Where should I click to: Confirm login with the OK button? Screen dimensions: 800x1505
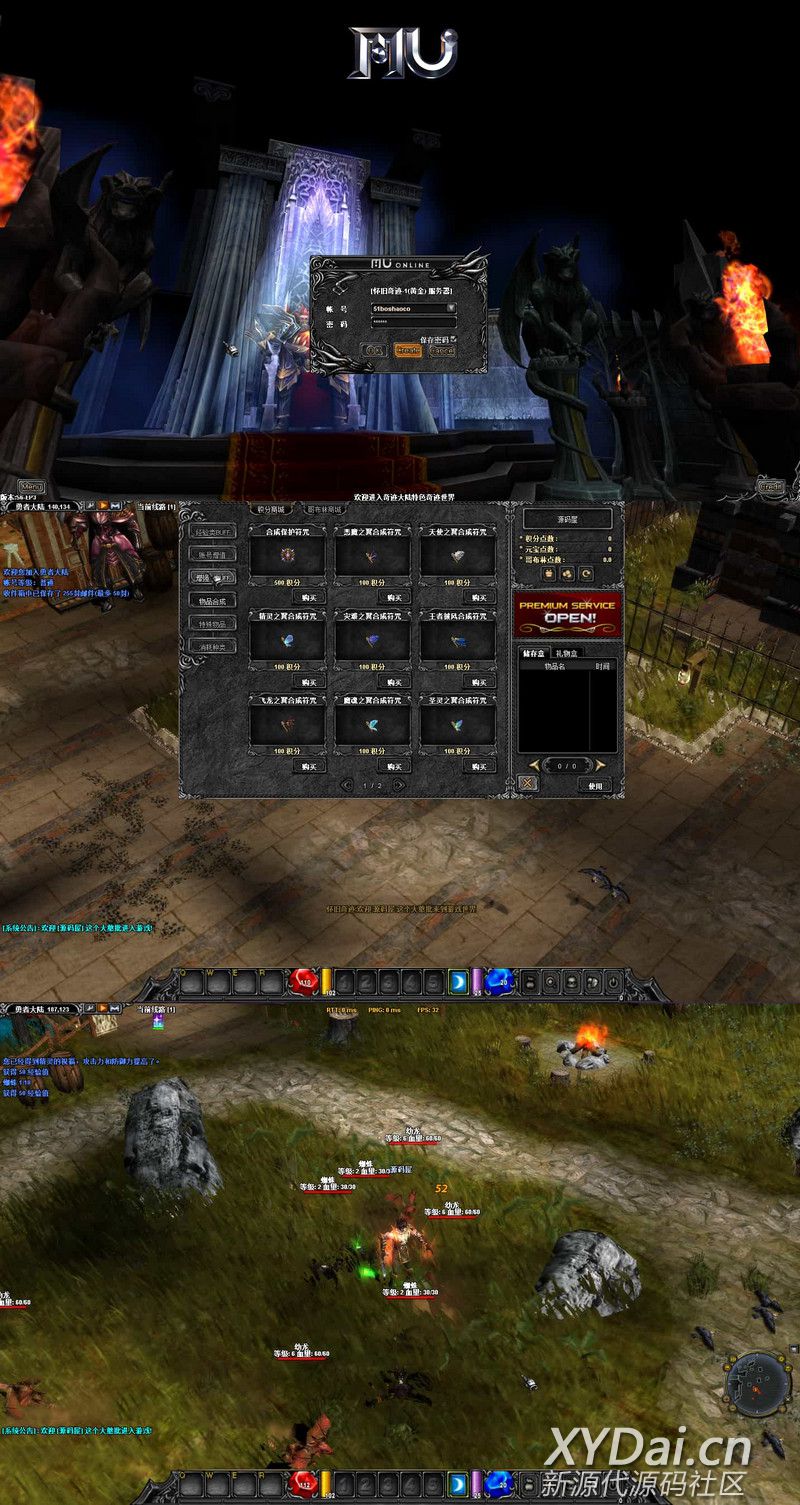(375, 351)
